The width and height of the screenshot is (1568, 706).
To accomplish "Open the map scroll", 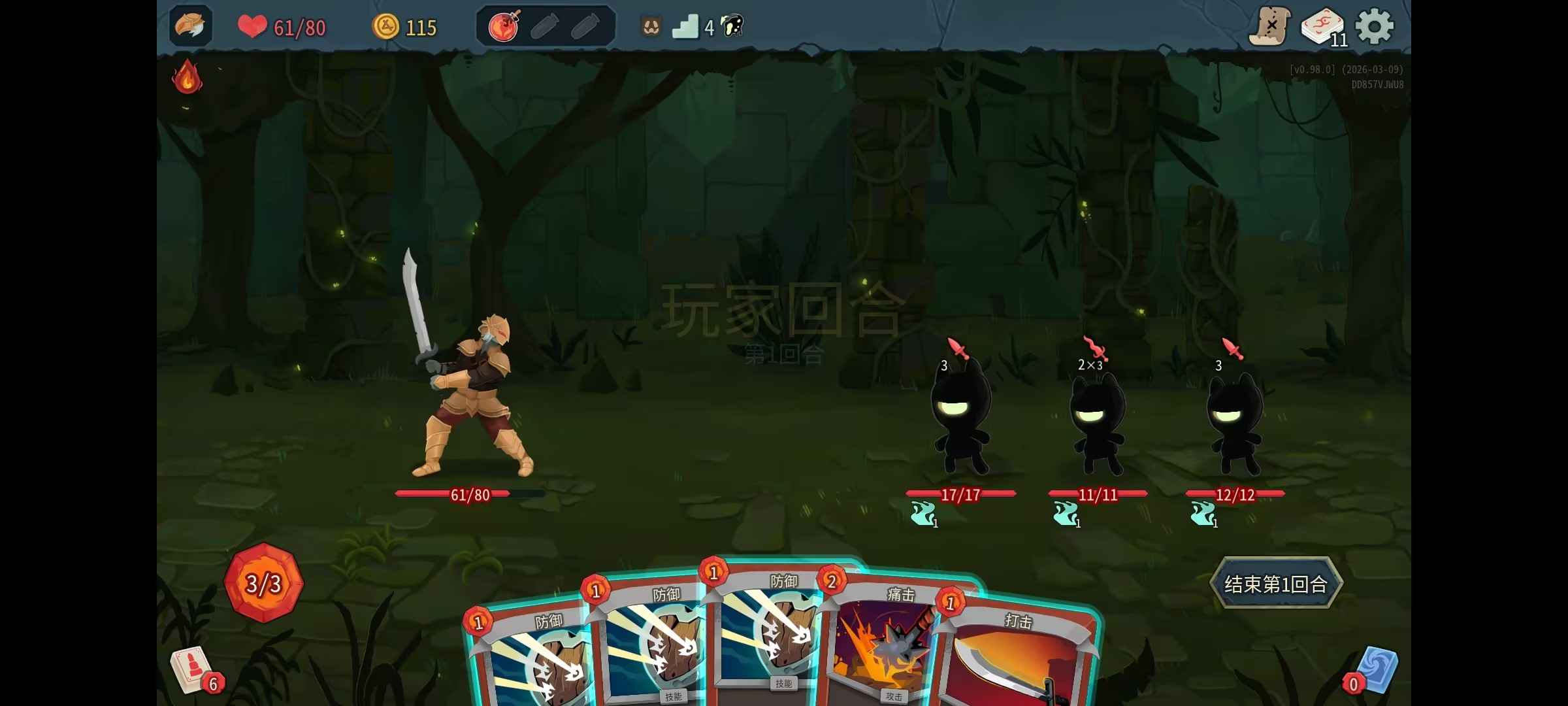I will click(x=1270, y=27).
